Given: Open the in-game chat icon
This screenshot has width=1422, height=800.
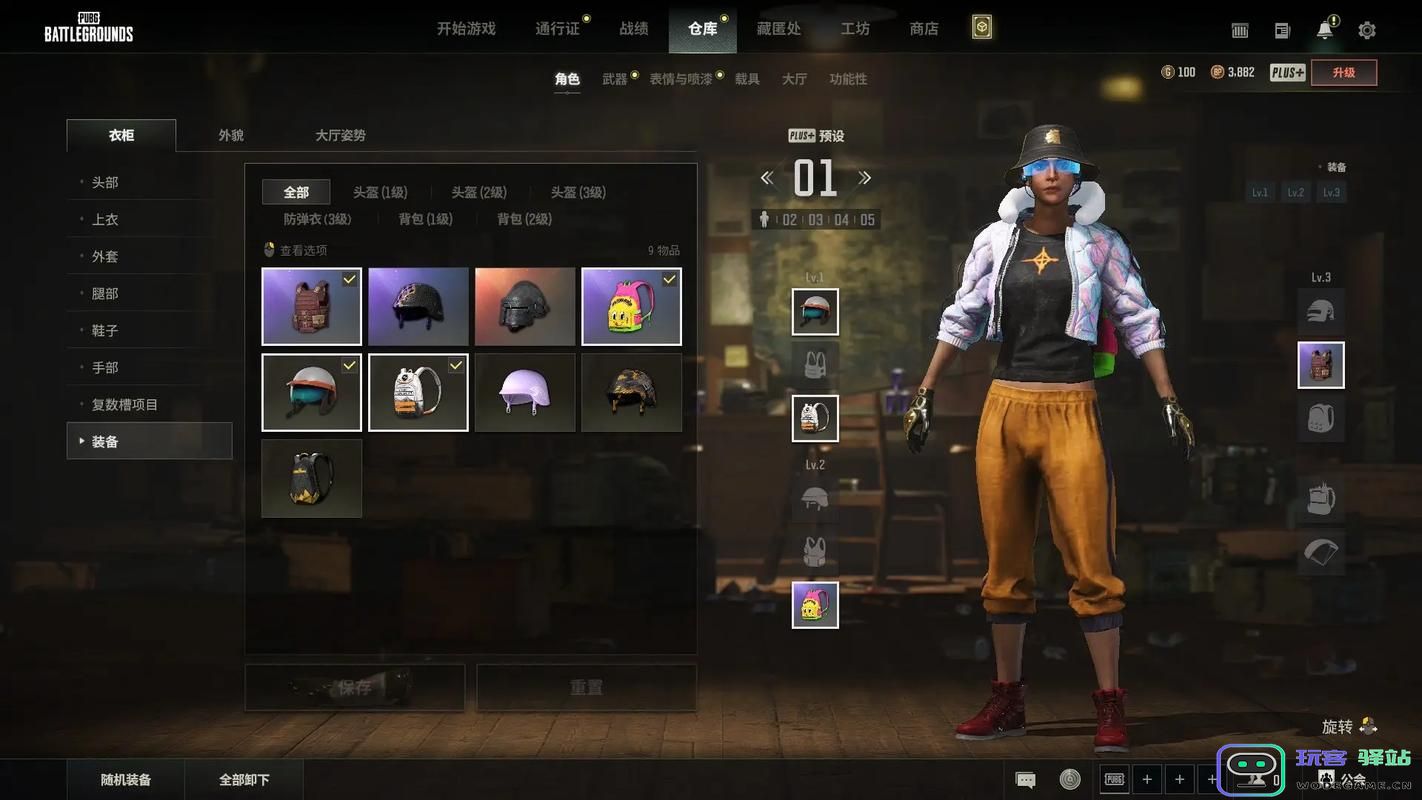Looking at the screenshot, I should [1024, 778].
